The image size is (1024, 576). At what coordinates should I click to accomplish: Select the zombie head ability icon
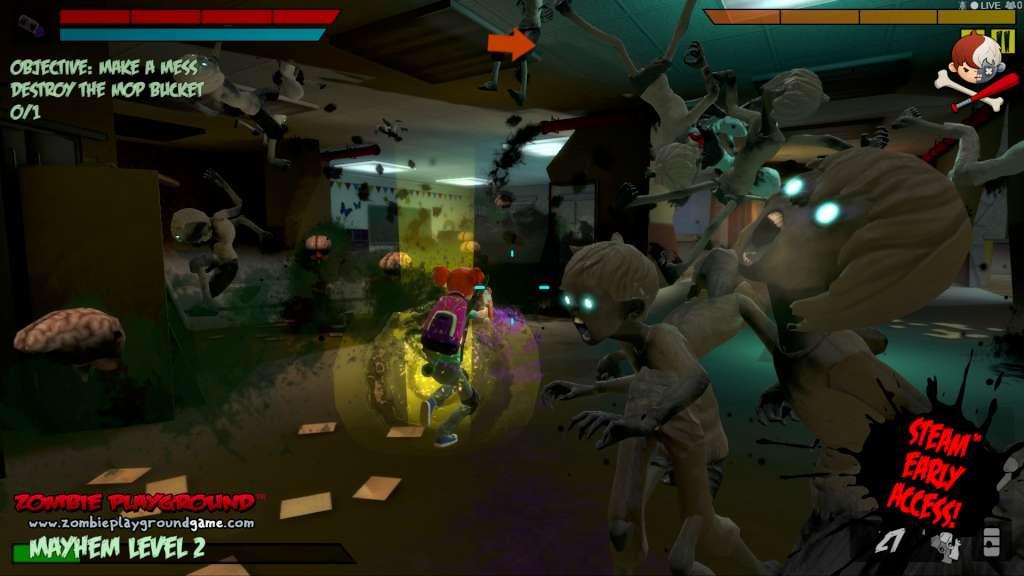[944, 545]
